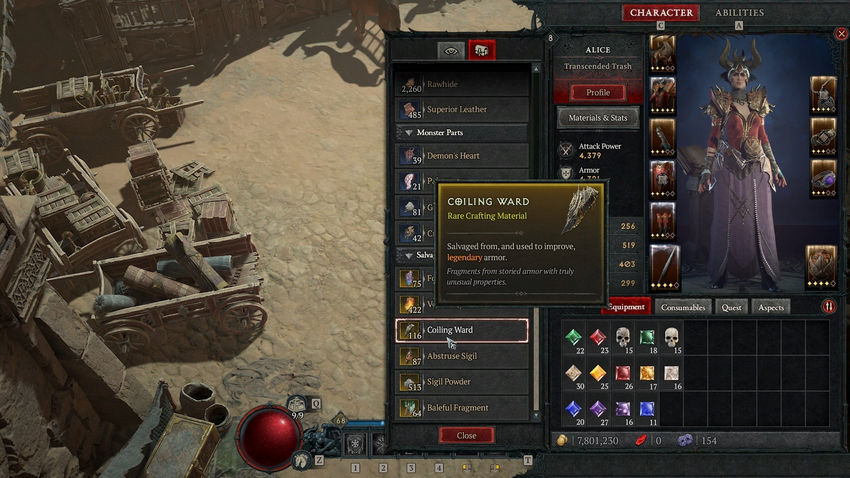Close the character window with red X
This screenshot has width=850, height=478.
841,34
